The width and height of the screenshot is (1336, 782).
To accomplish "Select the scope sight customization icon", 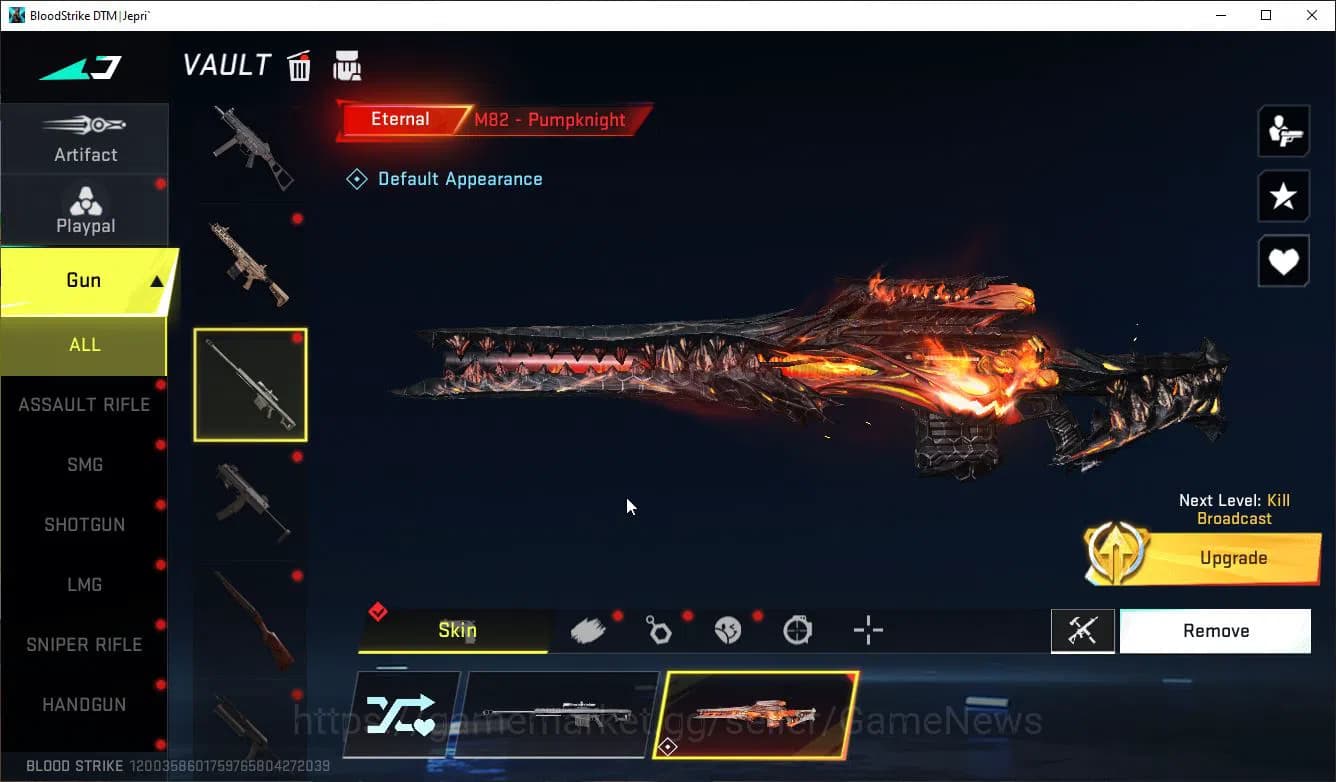I will pos(797,630).
